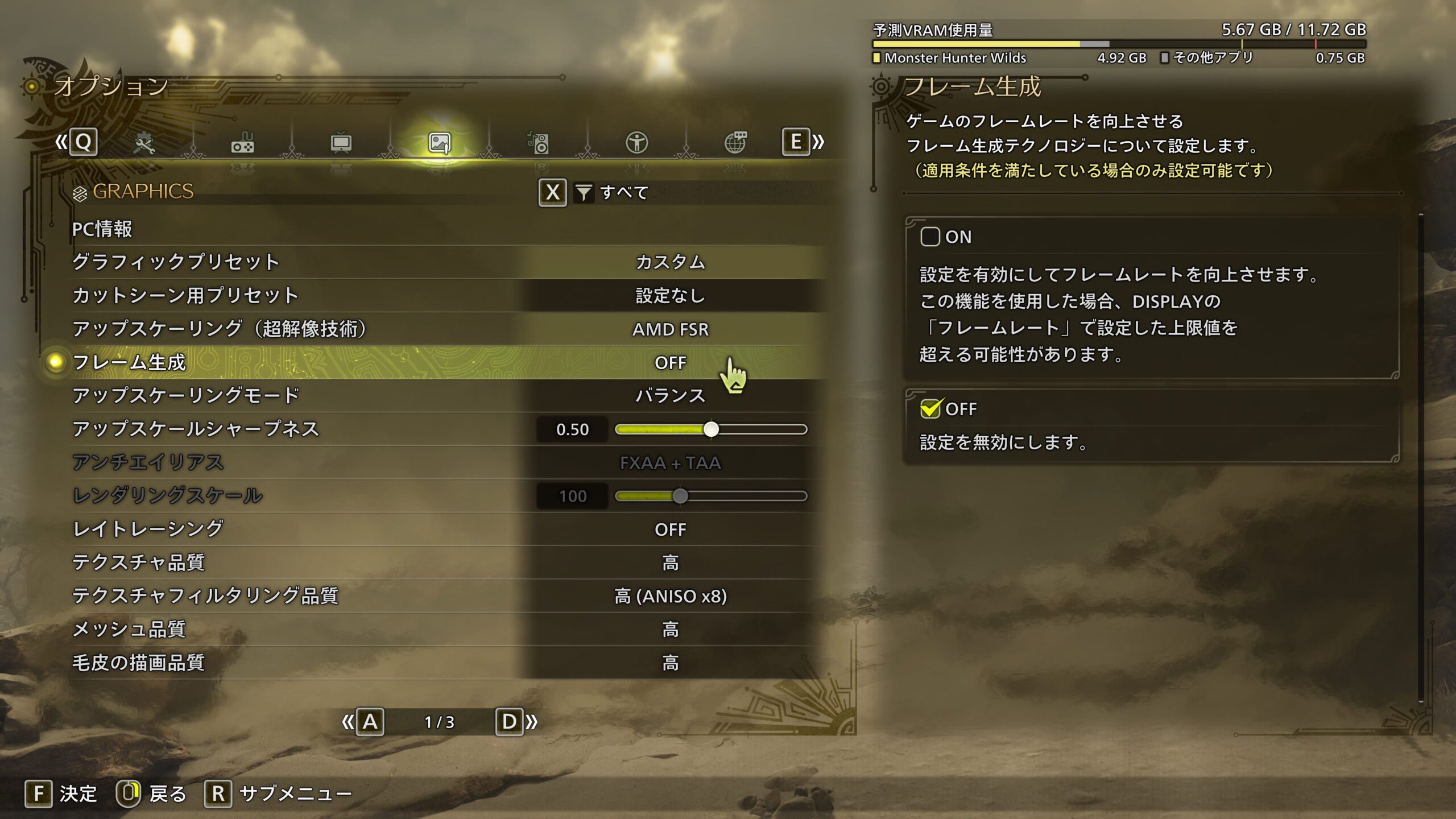Select the フレーム生成 setting row
This screenshot has height=819, width=1456.
(130, 362)
